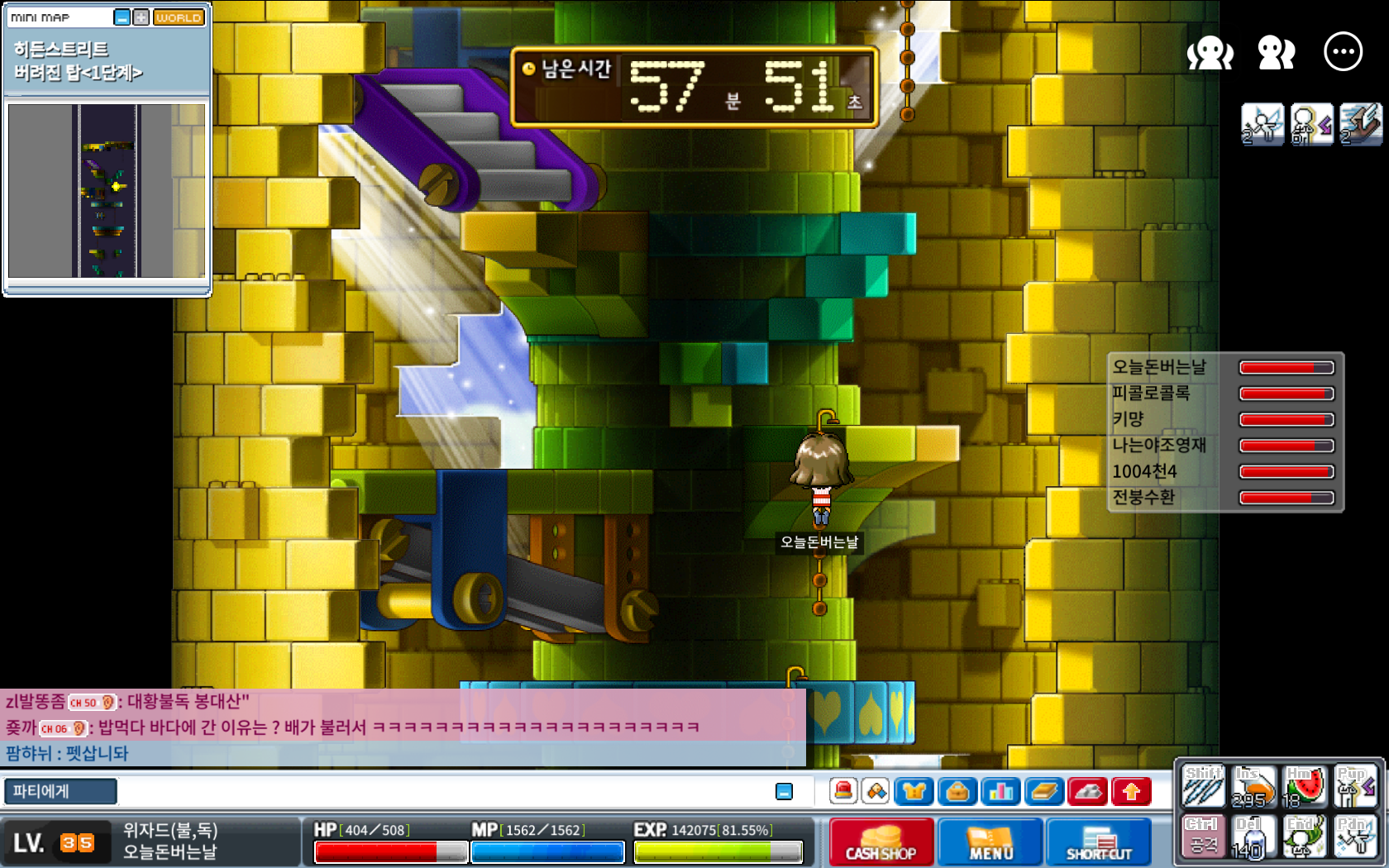
Task: Open the SHORTCUT panel
Action: [1099, 842]
